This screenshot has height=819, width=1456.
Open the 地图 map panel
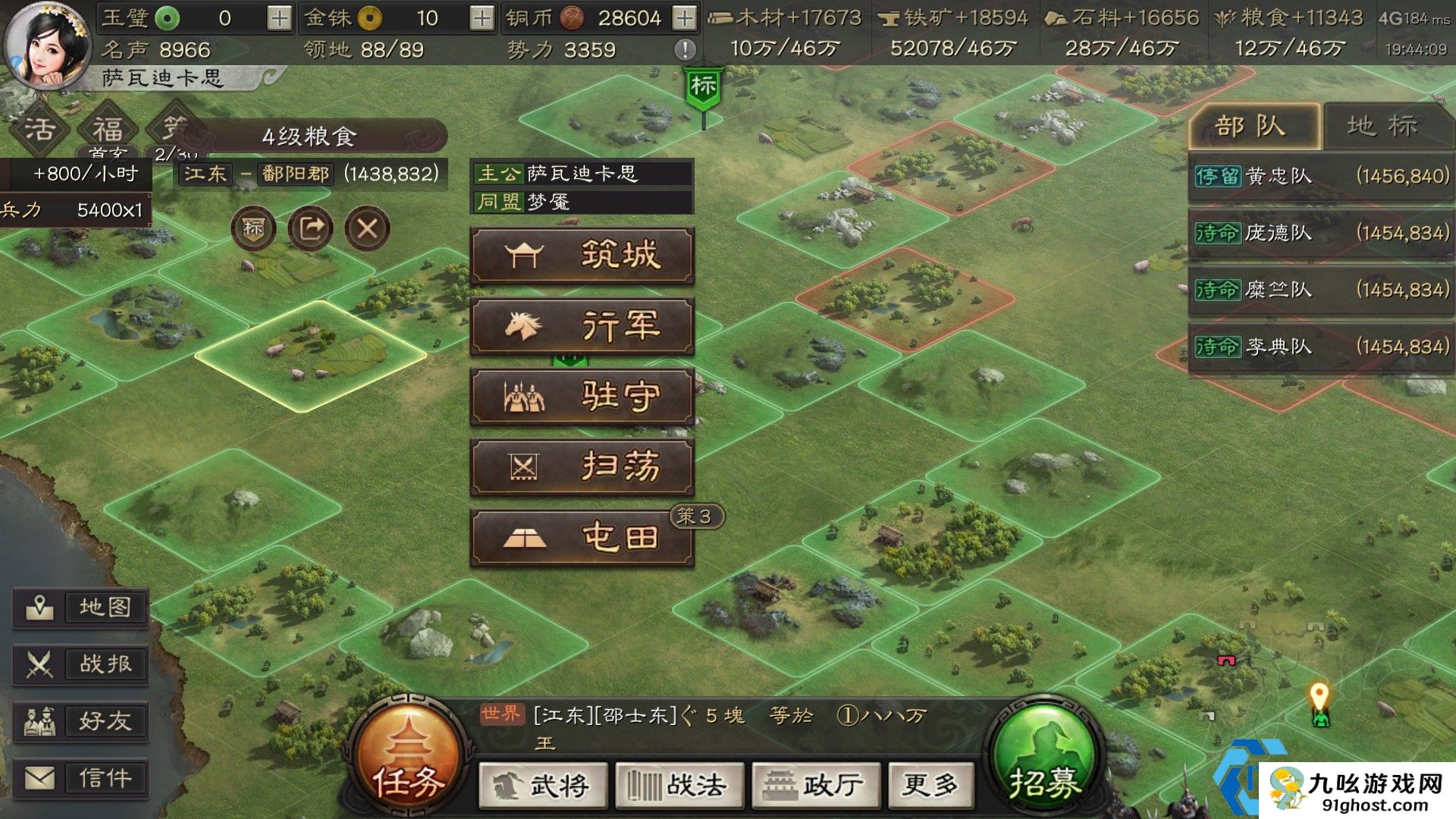(x=81, y=607)
